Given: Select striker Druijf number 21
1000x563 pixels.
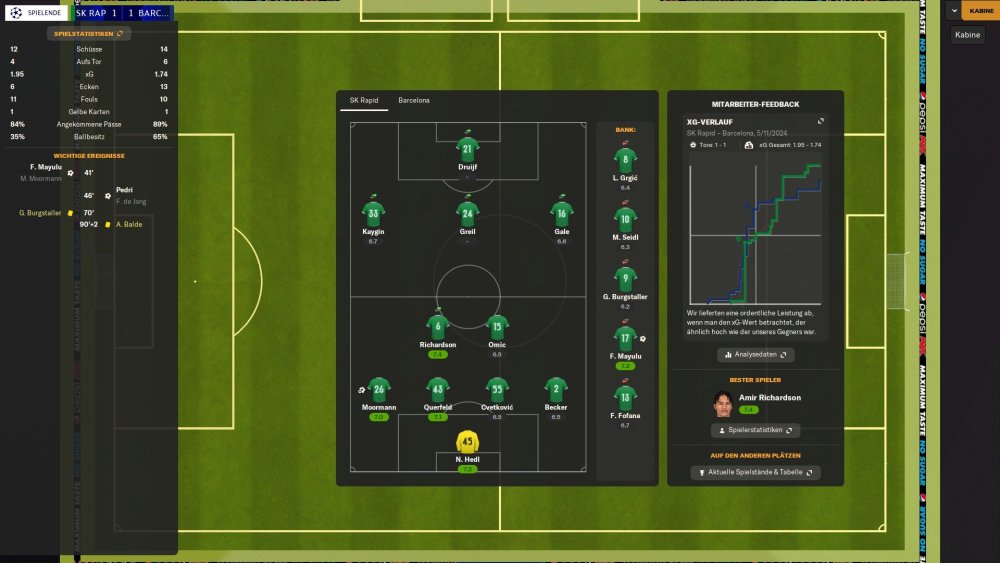Looking at the screenshot, I should tap(467, 149).
